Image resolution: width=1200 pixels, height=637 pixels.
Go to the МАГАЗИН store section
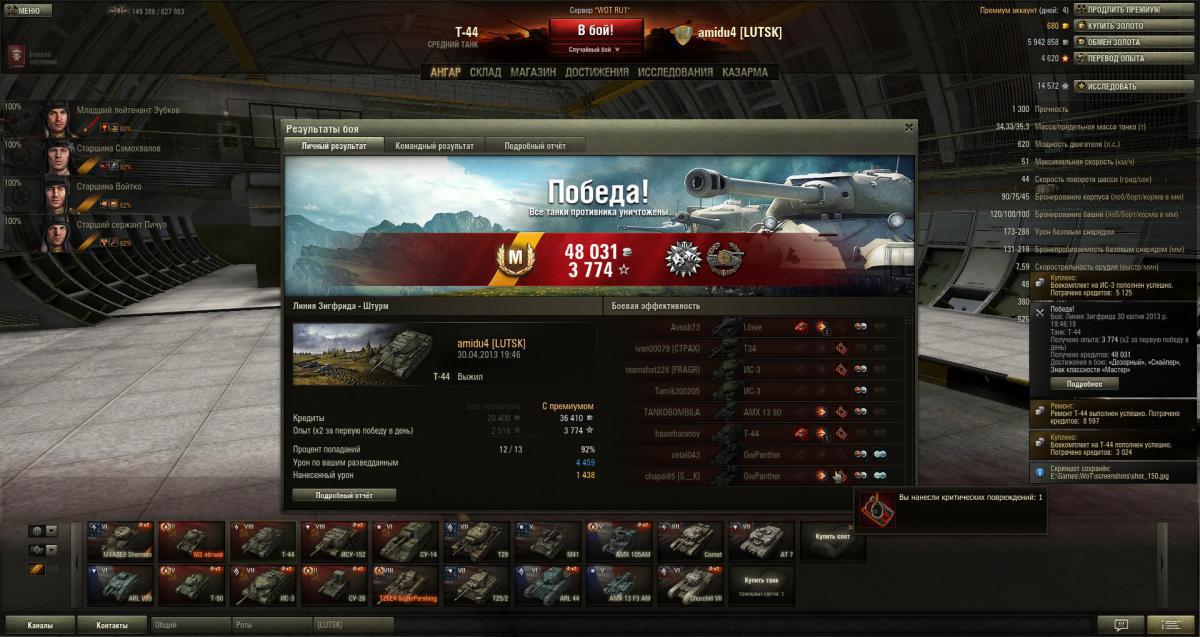[x=533, y=72]
